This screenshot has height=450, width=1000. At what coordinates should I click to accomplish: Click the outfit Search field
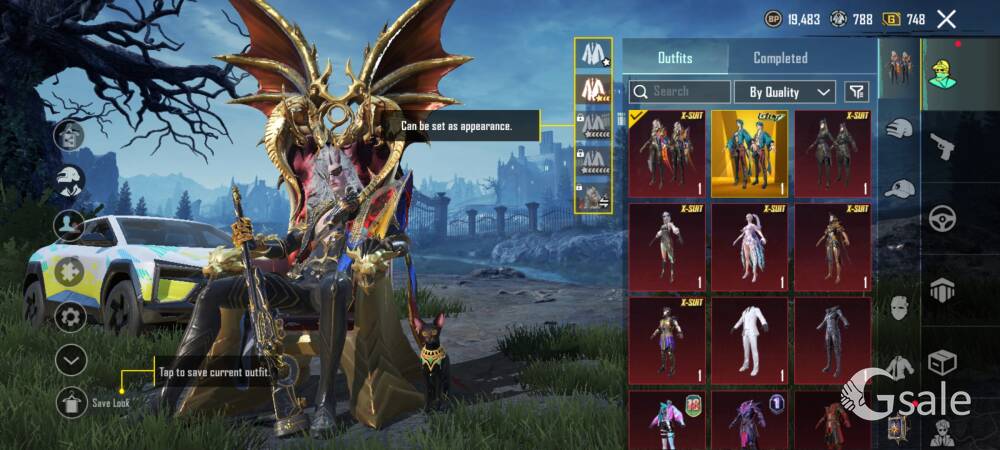tap(680, 92)
